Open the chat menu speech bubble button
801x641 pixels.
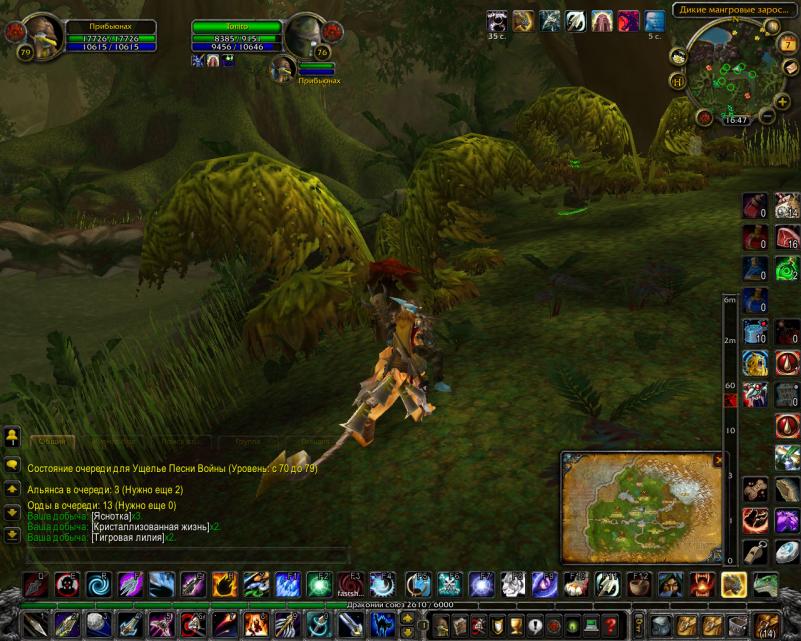coord(13,465)
